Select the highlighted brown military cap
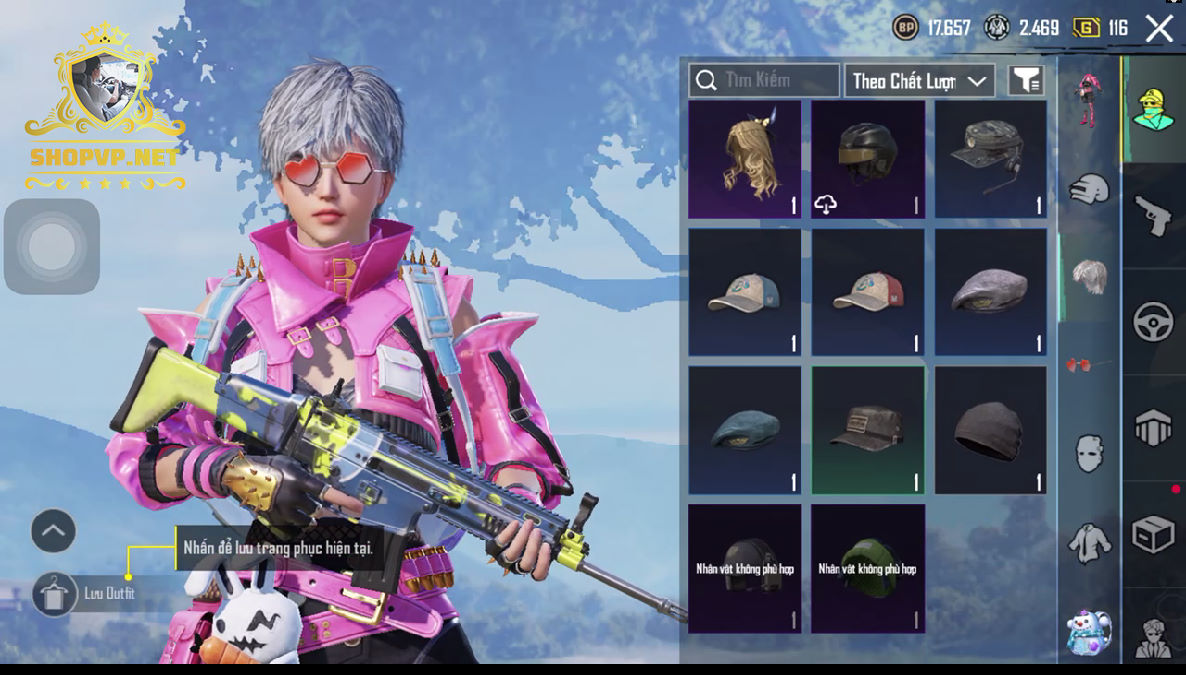The image size is (1186, 675). [867, 430]
